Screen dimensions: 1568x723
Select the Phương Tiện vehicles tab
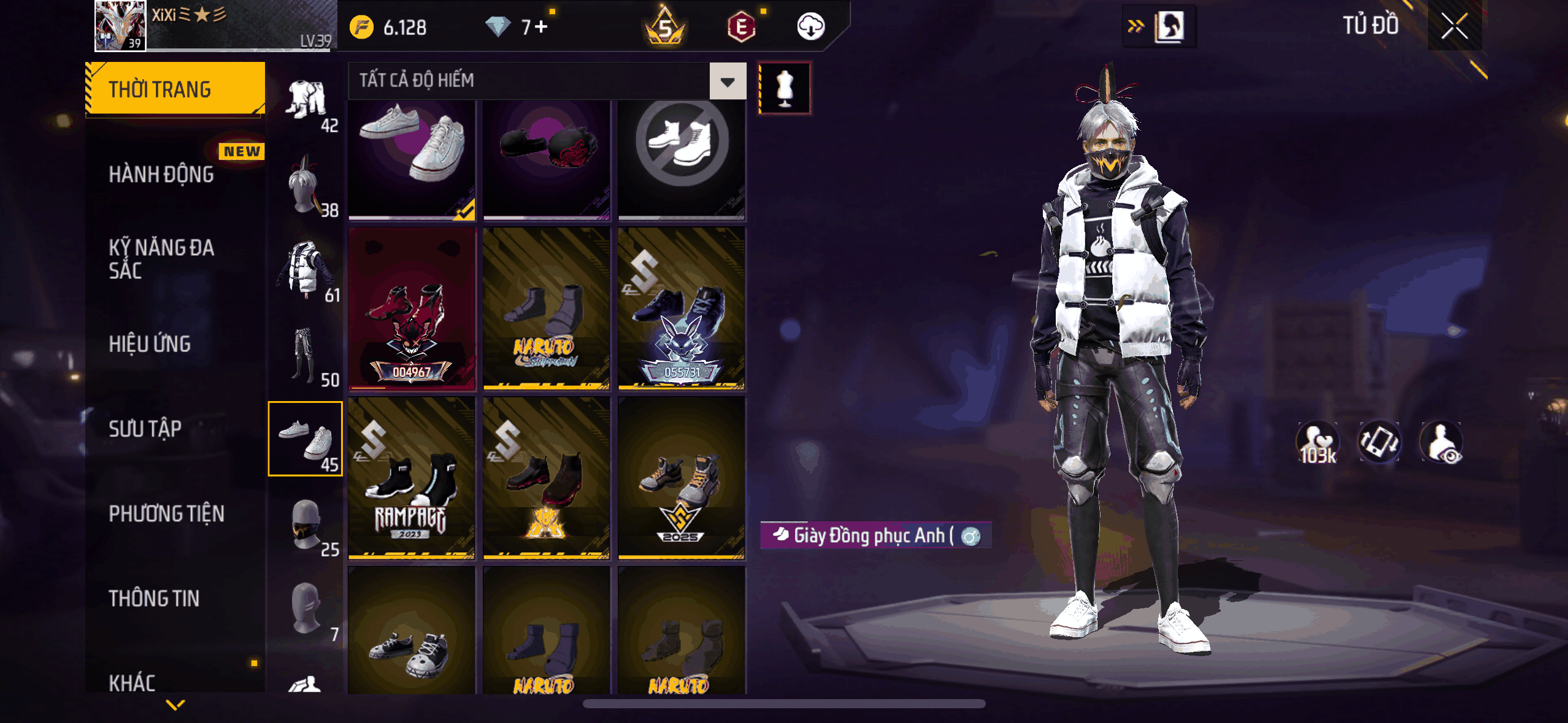point(166,513)
